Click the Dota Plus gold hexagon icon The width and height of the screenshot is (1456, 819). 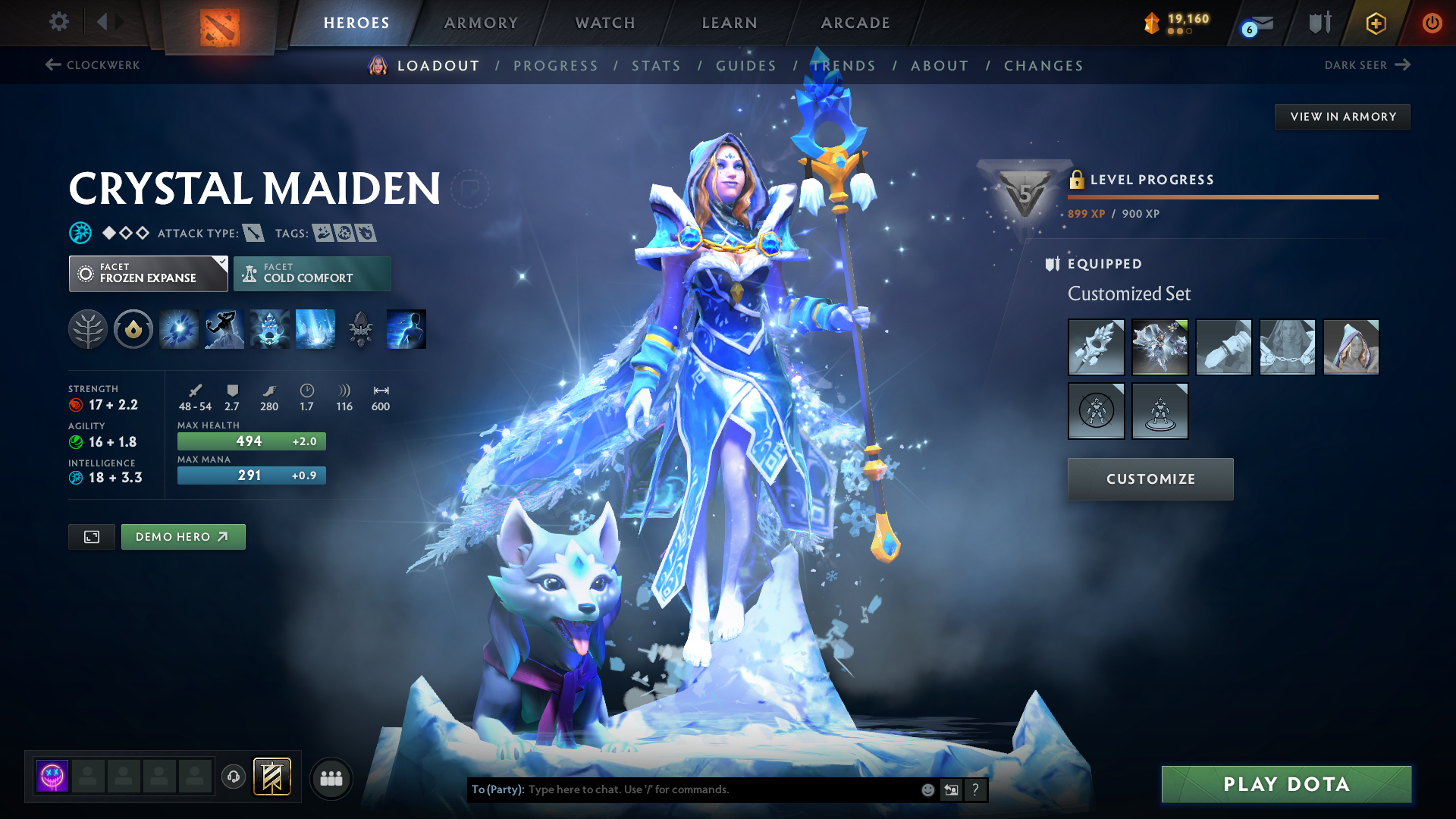1375,23
